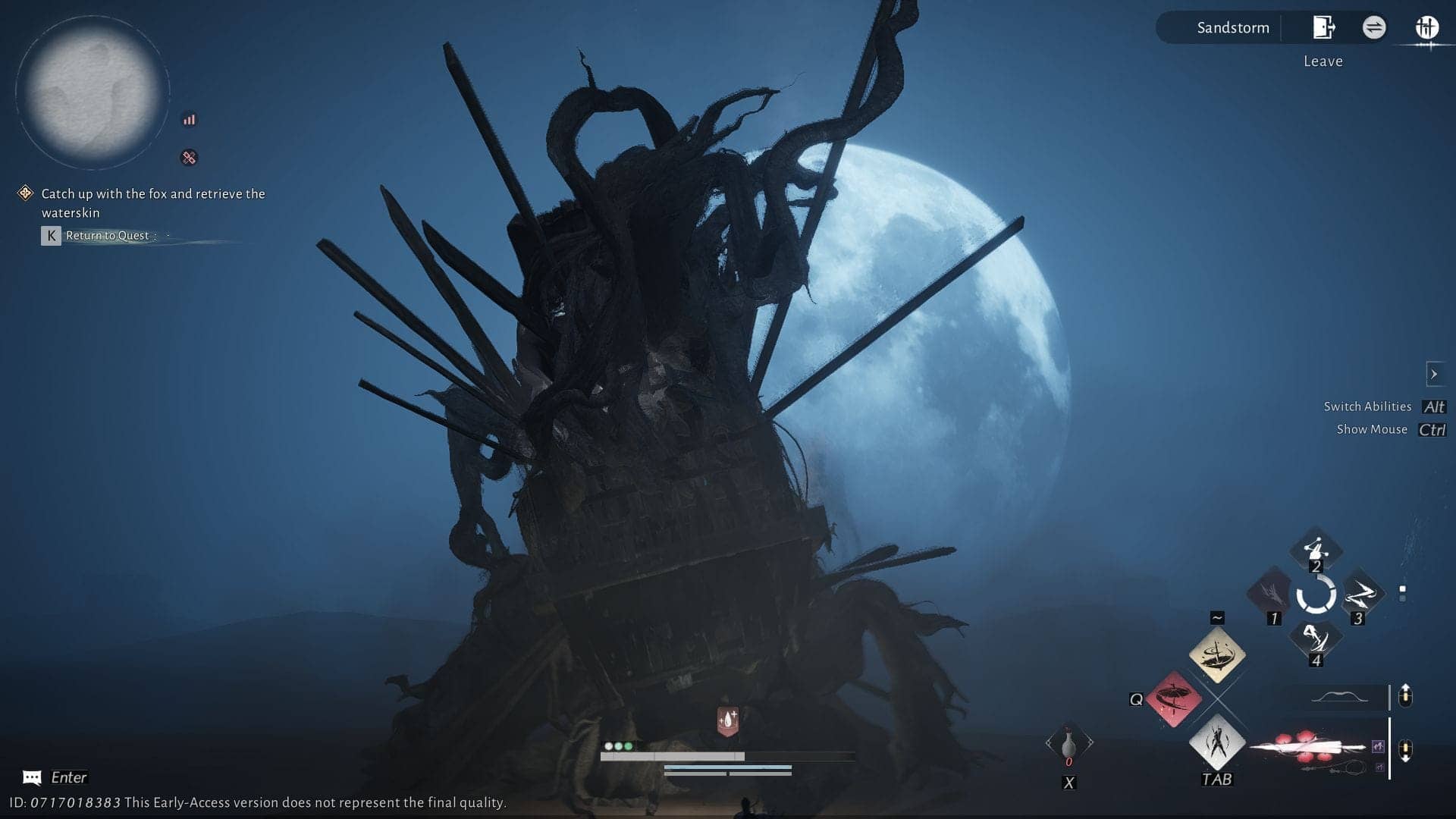Viewport: 1456px width, 819px height.
Task: Select the umbrella weapon with red flowers
Action: (x=1315, y=748)
